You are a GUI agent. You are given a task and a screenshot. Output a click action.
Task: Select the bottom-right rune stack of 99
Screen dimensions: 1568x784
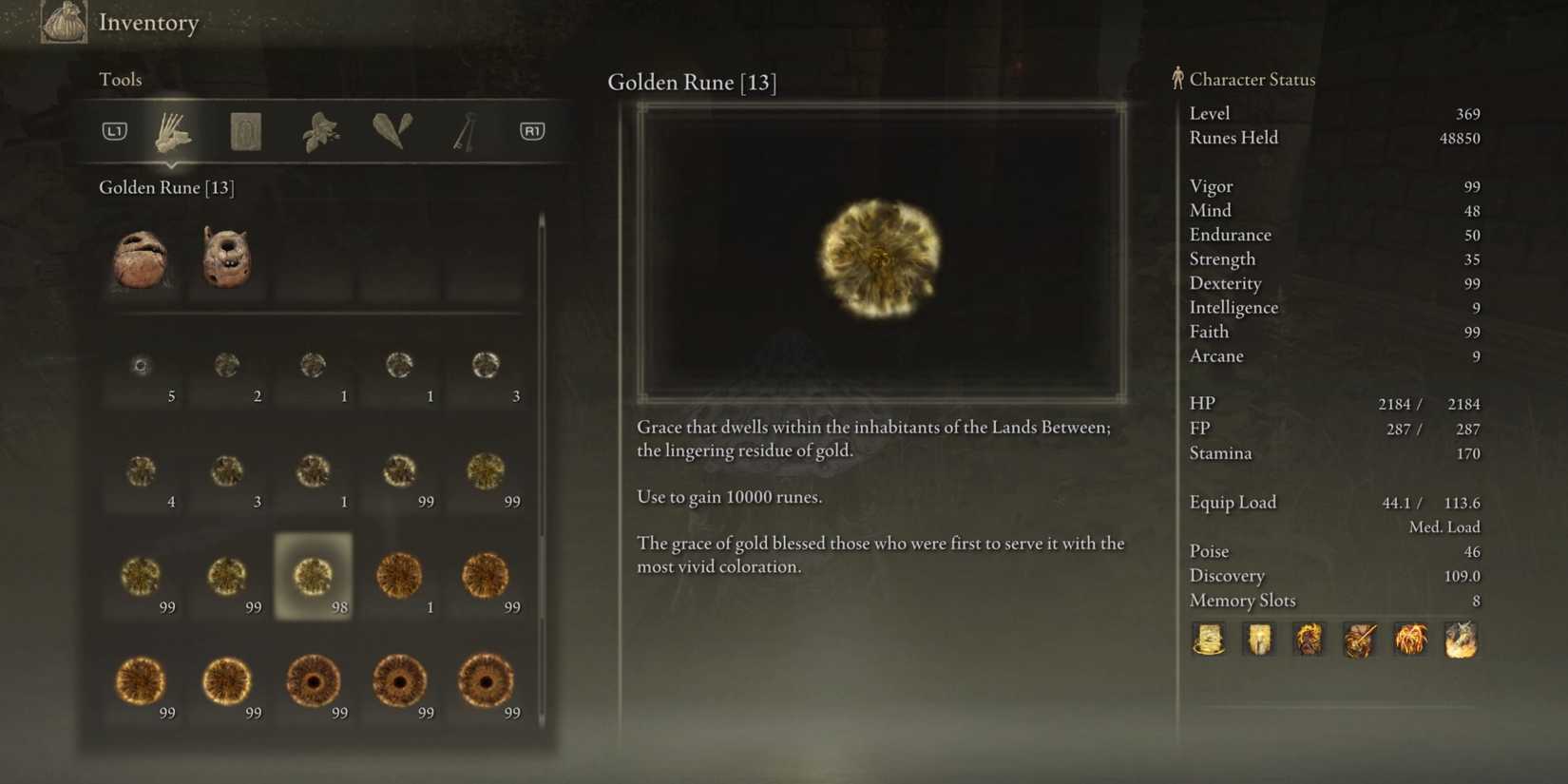pos(484,682)
